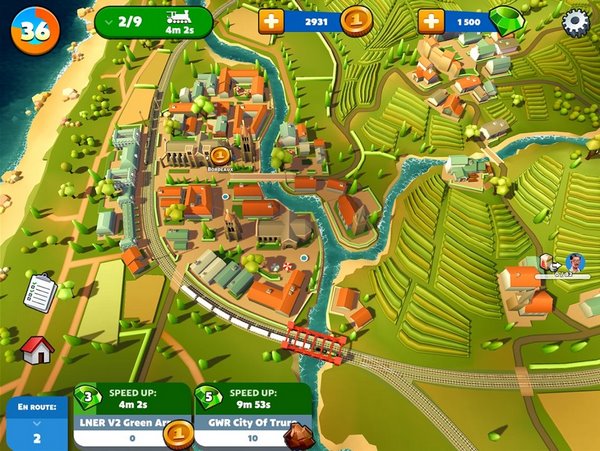Open the settings gear menu
This screenshot has height=451, width=600.
coord(576,22)
